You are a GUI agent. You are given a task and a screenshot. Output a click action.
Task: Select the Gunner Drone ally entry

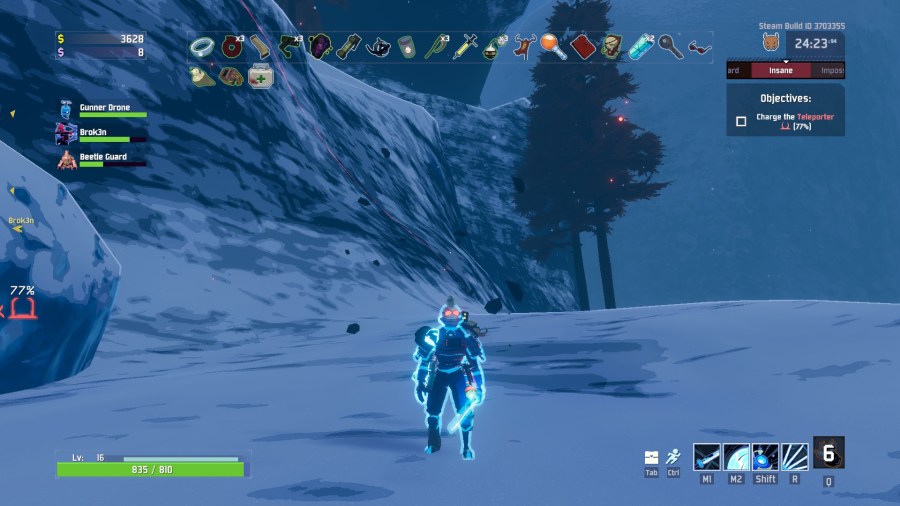coord(104,108)
